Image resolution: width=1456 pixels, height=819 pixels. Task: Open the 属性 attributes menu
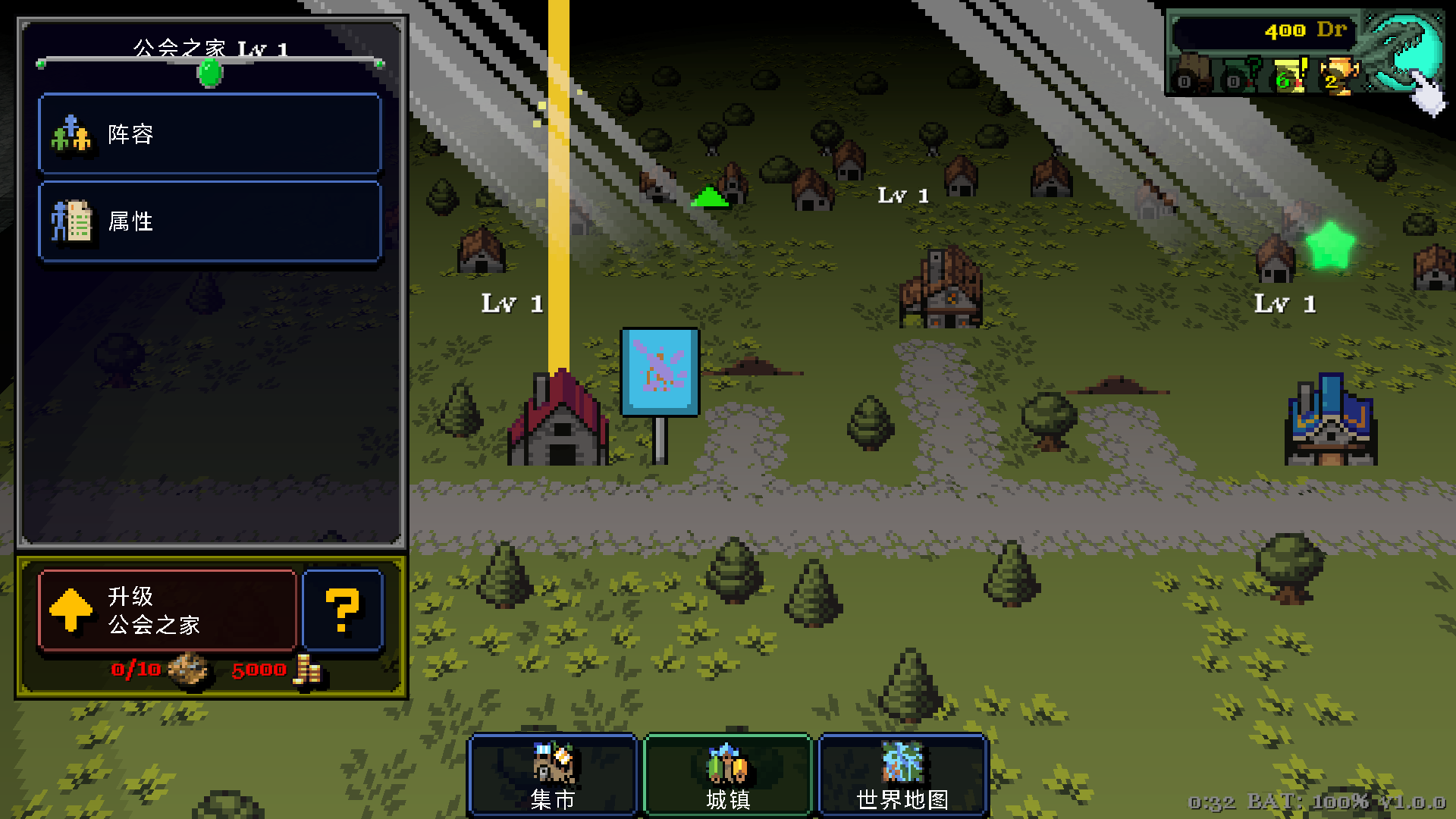click(x=209, y=221)
